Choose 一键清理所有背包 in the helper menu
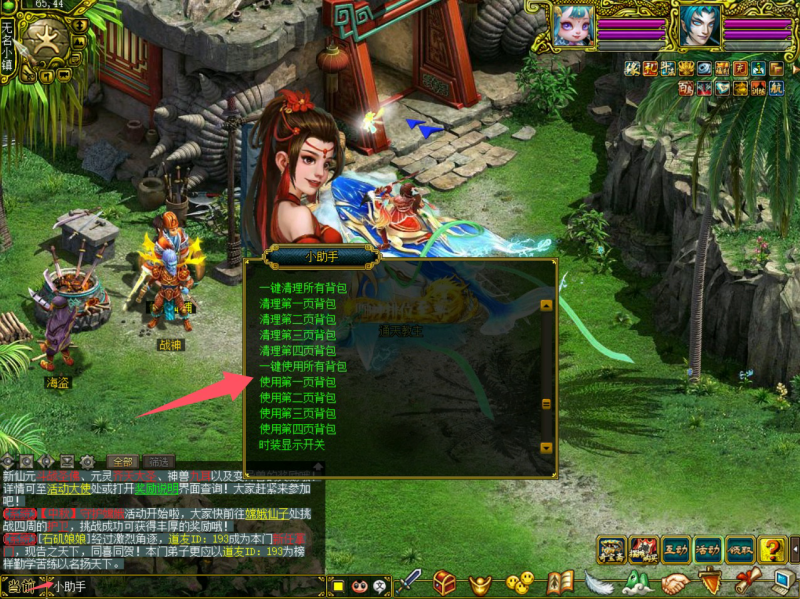Viewport: 800px width, 599px height. pyautogui.click(x=304, y=288)
